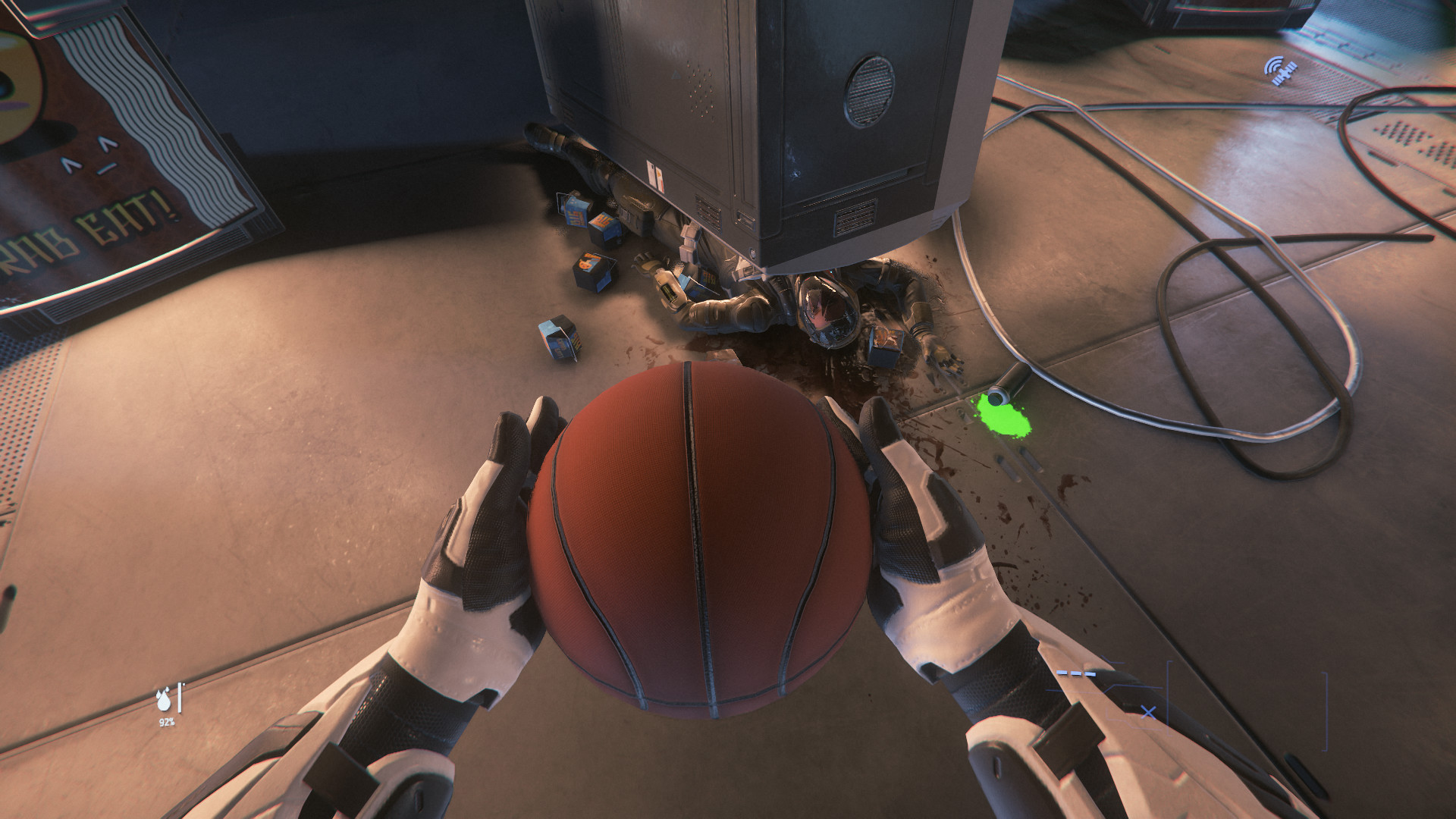Click the satellite signal icon

pyautogui.click(x=1279, y=71)
